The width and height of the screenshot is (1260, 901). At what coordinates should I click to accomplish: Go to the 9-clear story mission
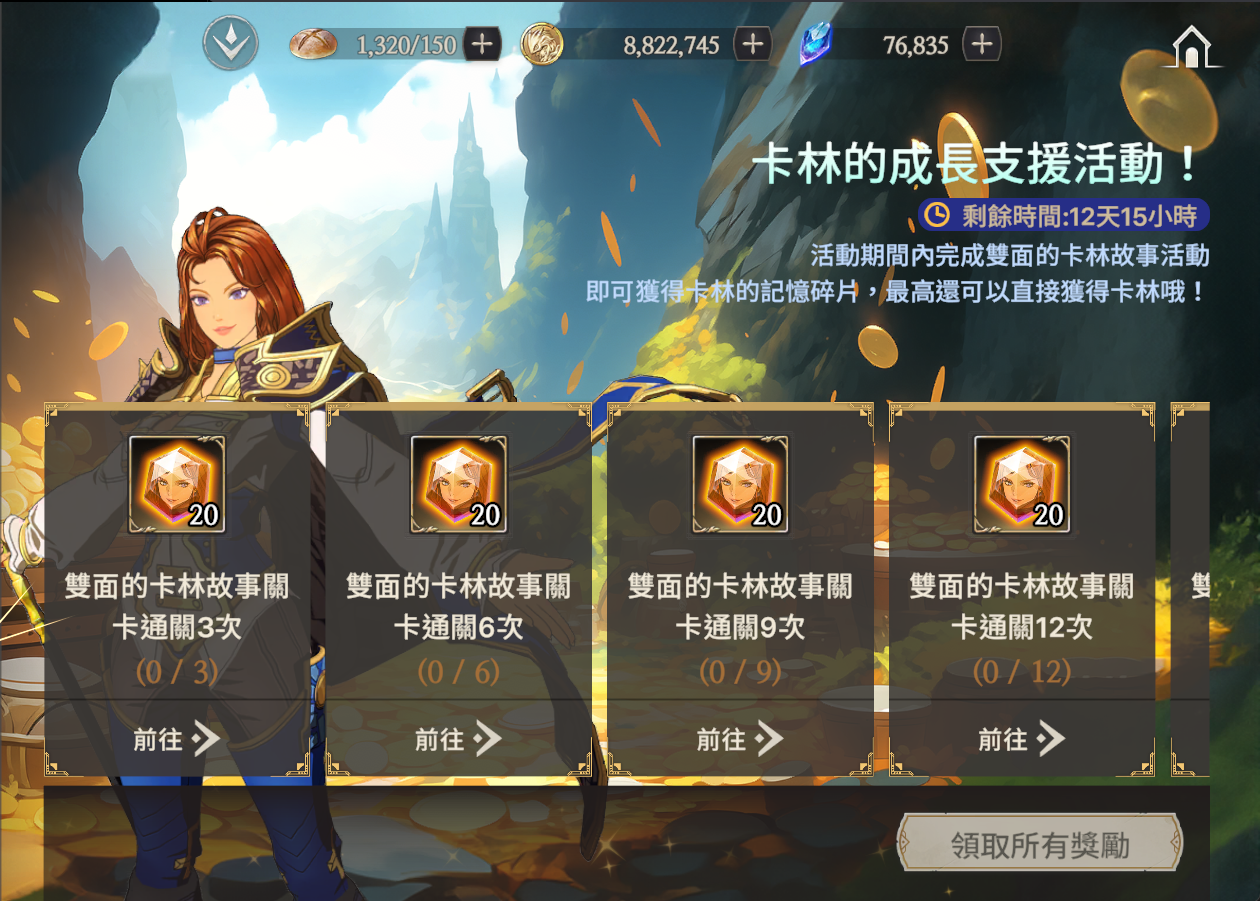point(740,739)
